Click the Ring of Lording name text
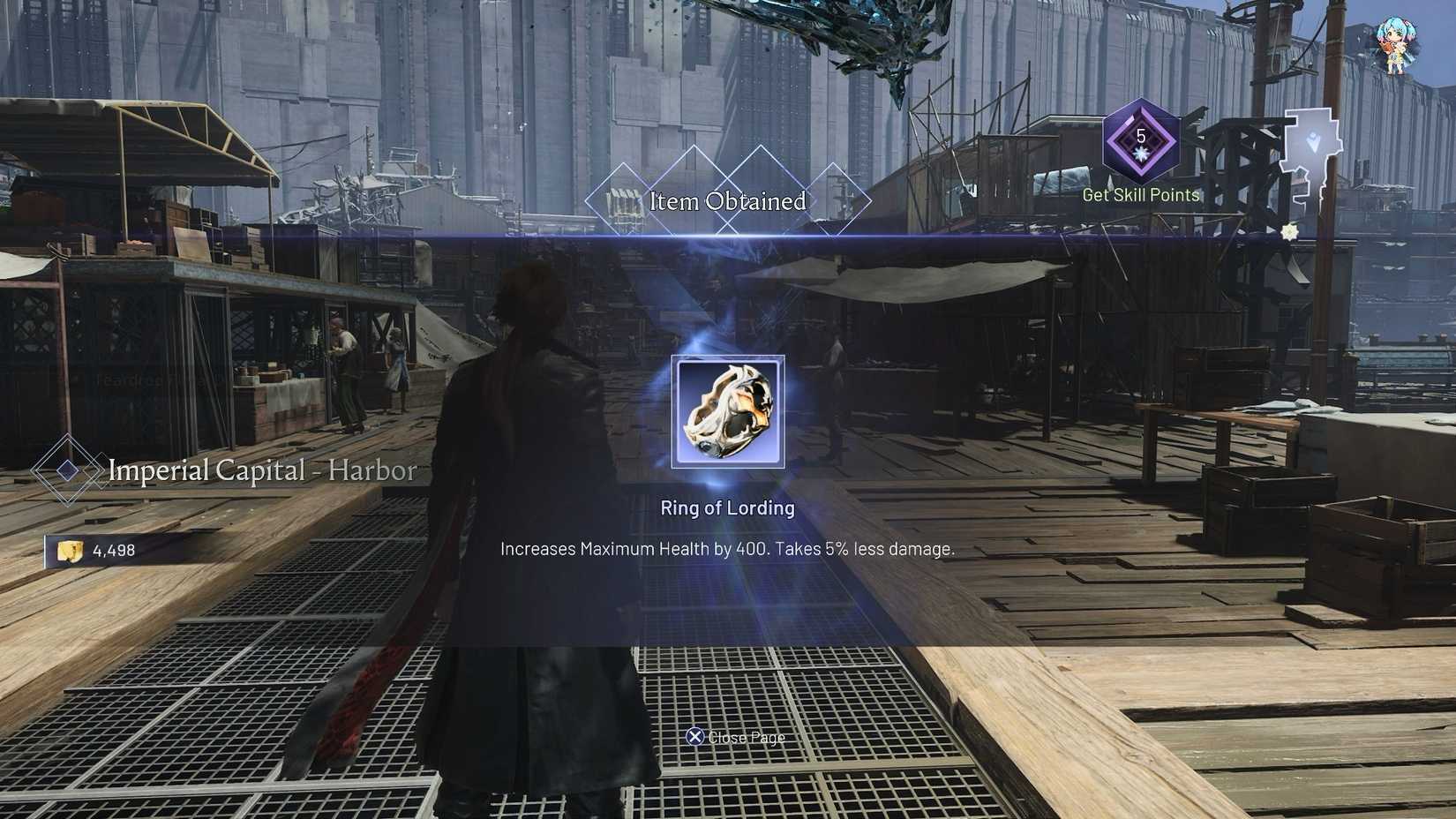Viewport: 1456px width, 819px height. coord(728,508)
